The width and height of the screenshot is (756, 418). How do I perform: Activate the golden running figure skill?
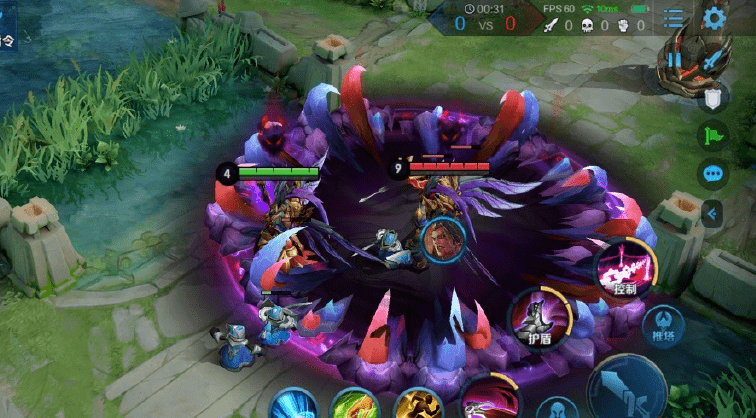418,405
